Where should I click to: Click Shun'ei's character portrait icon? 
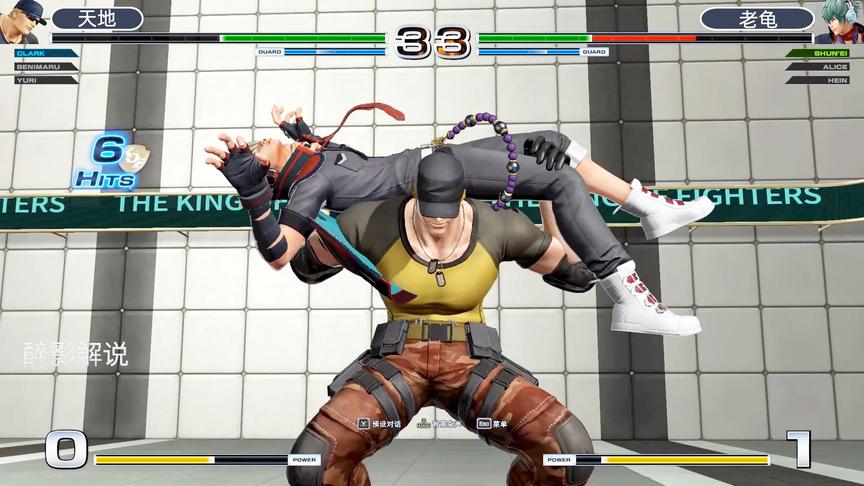click(840, 22)
